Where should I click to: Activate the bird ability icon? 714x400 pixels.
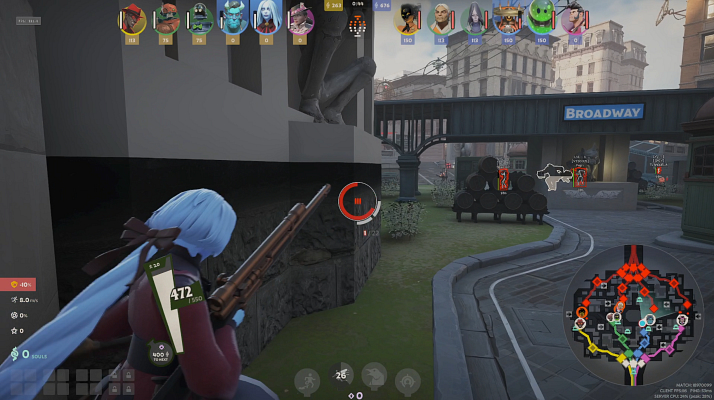(x=374, y=376)
